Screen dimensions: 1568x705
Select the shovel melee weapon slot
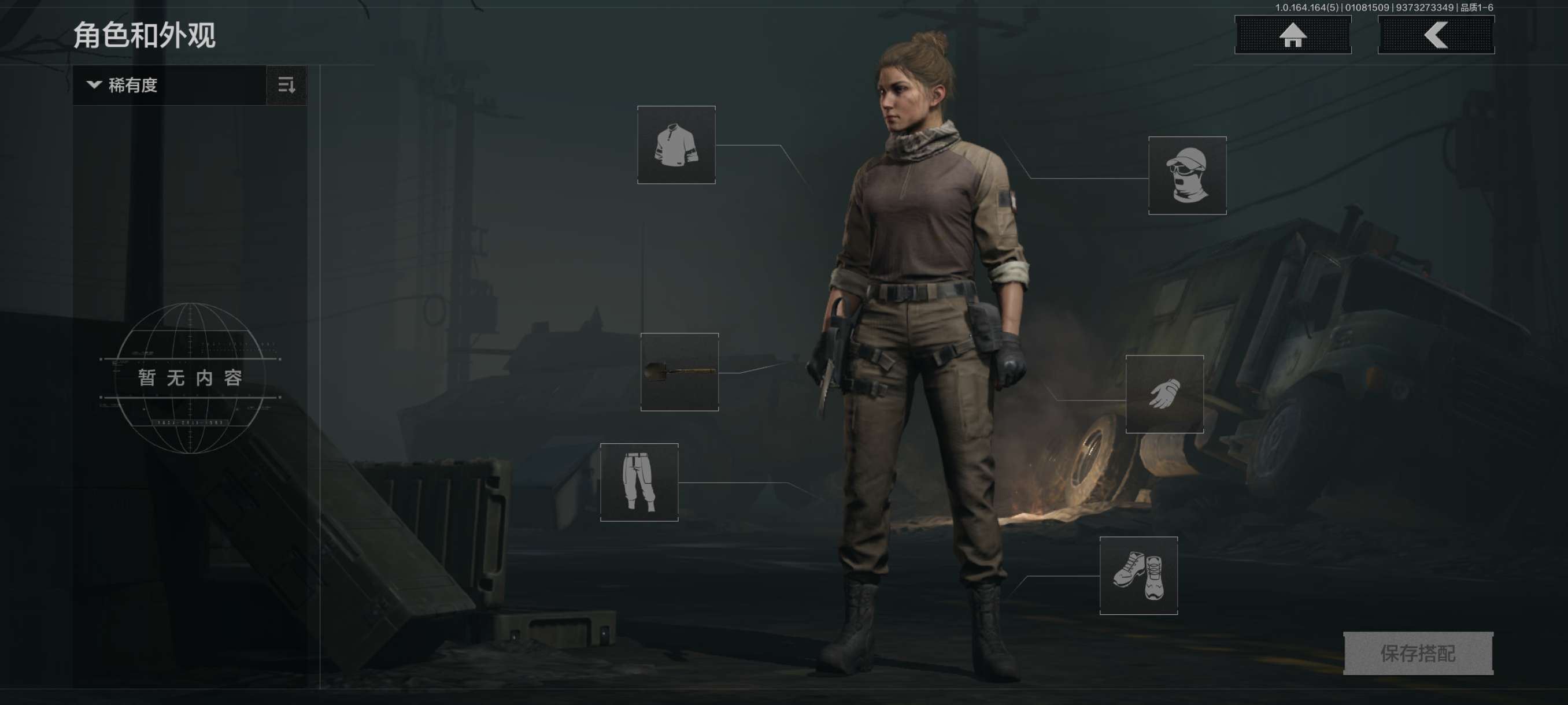coord(679,372)
